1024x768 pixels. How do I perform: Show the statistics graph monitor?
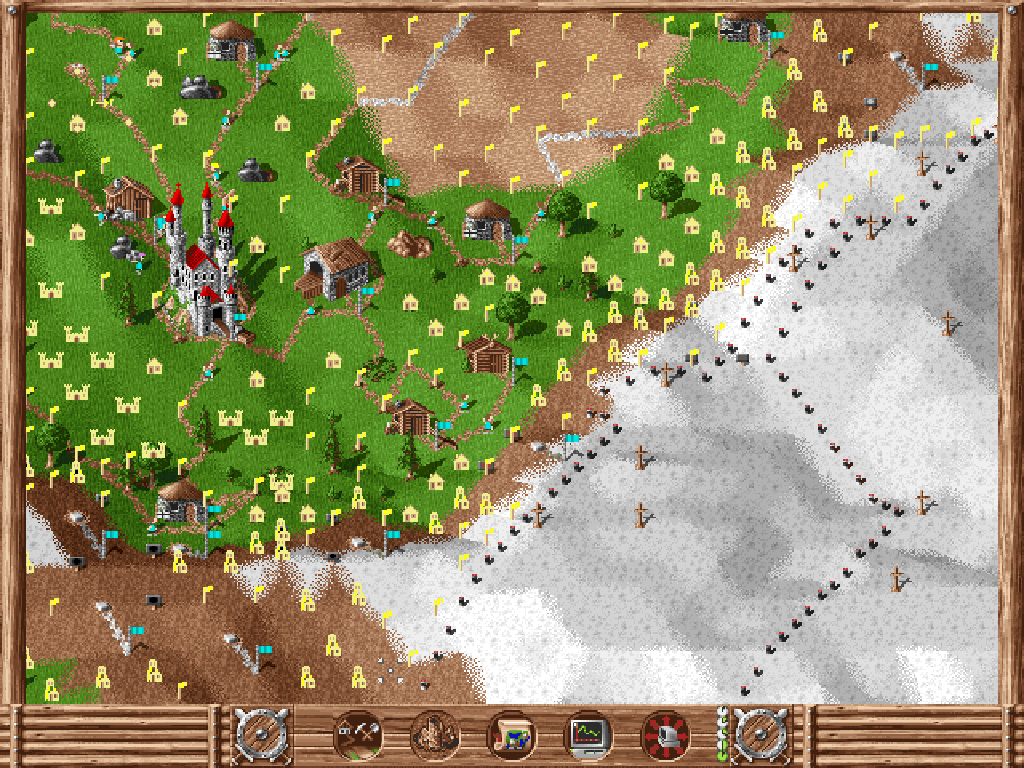pyautogui.click(x=588, y=736)
